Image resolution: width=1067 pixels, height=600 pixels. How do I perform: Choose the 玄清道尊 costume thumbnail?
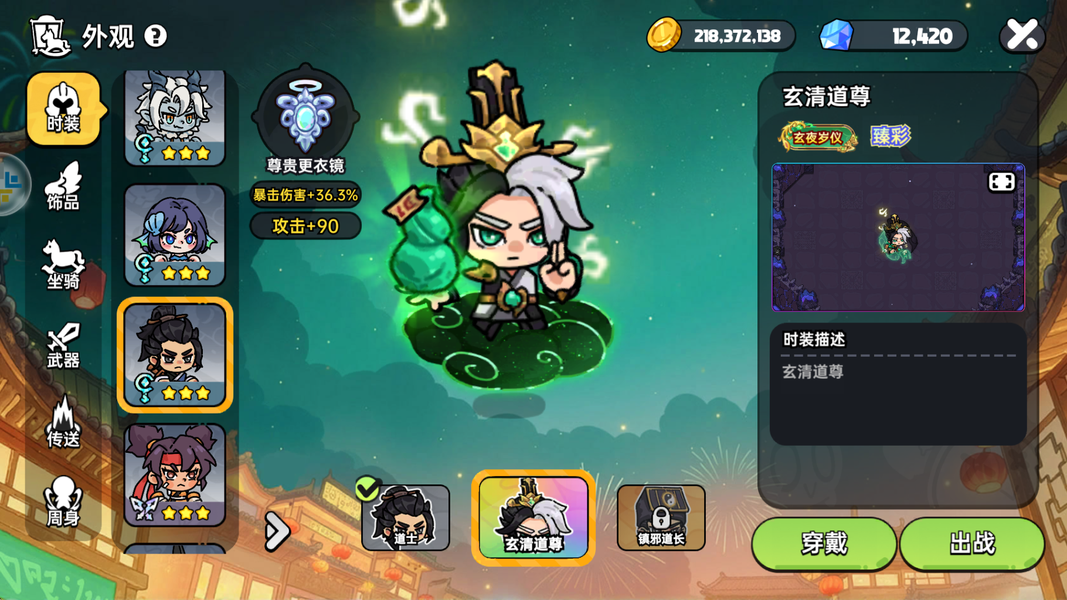533,517
